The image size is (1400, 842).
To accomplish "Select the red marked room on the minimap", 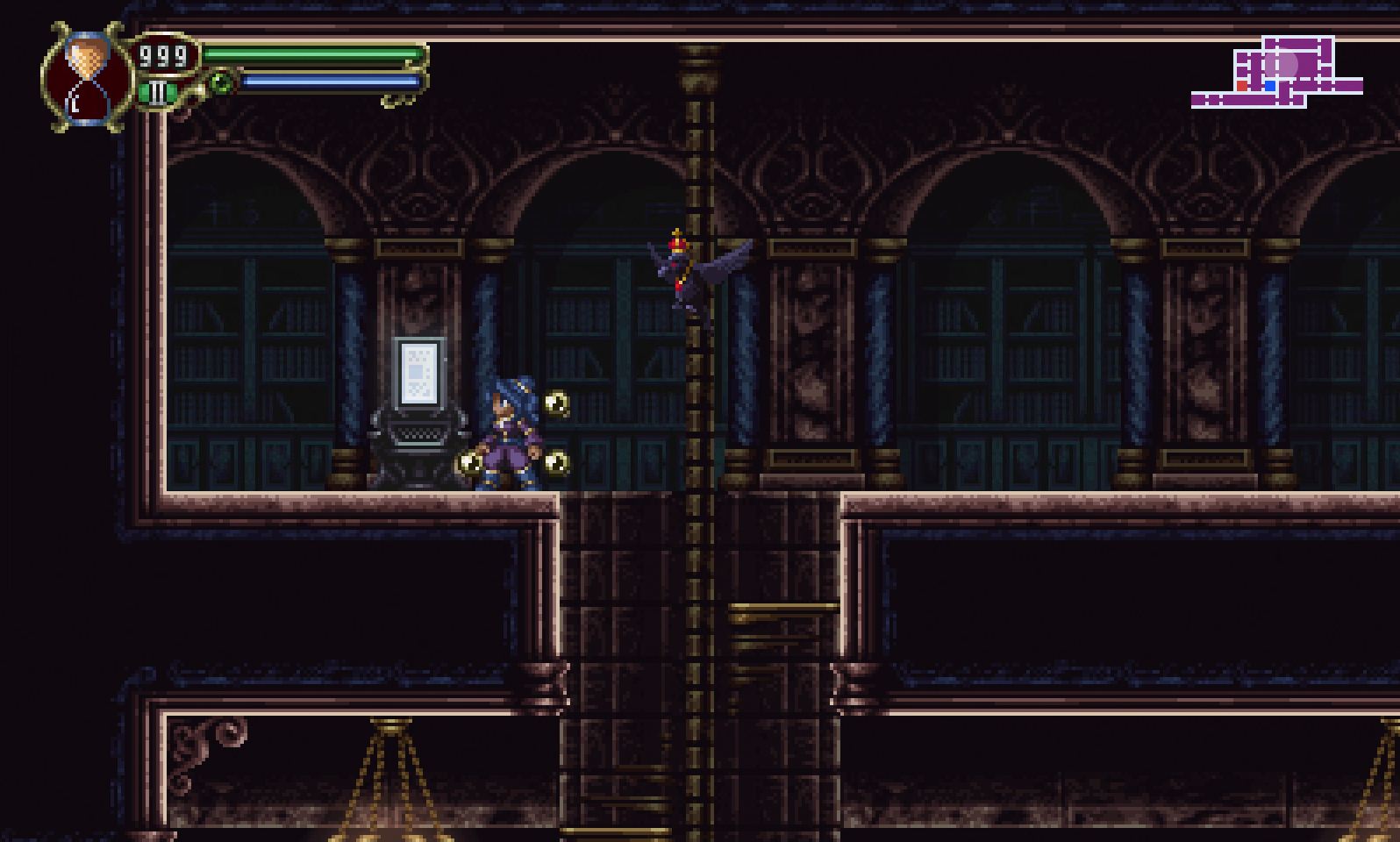I will coord(1242,85).
